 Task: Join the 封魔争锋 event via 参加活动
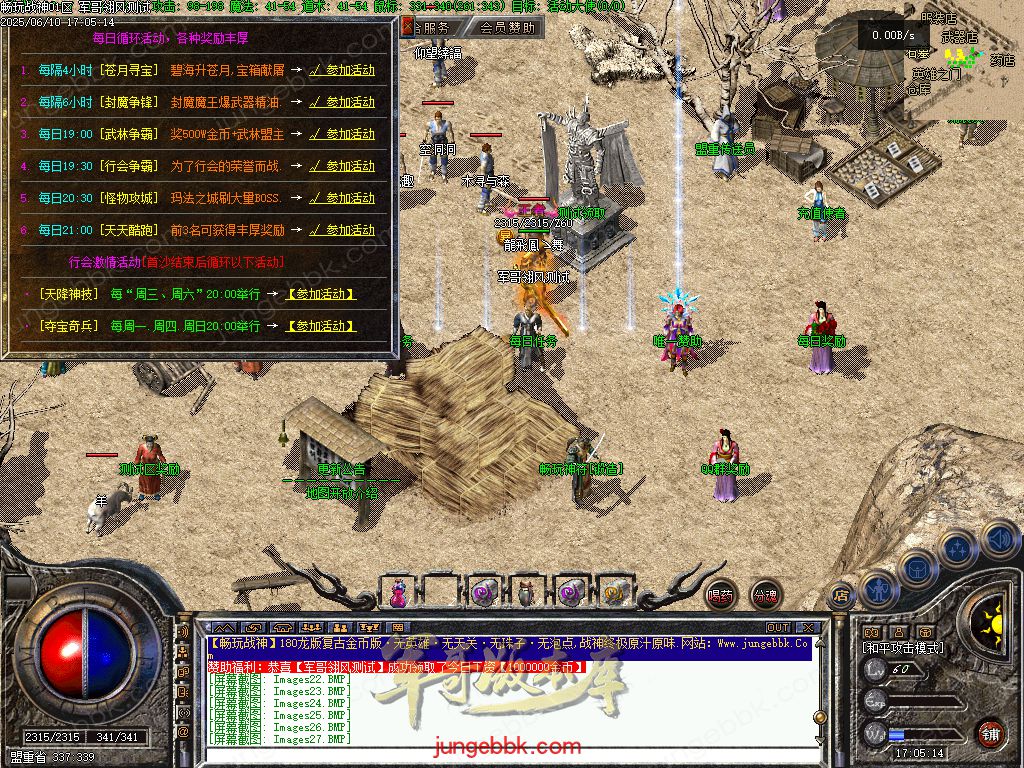[x=342, y=102]
